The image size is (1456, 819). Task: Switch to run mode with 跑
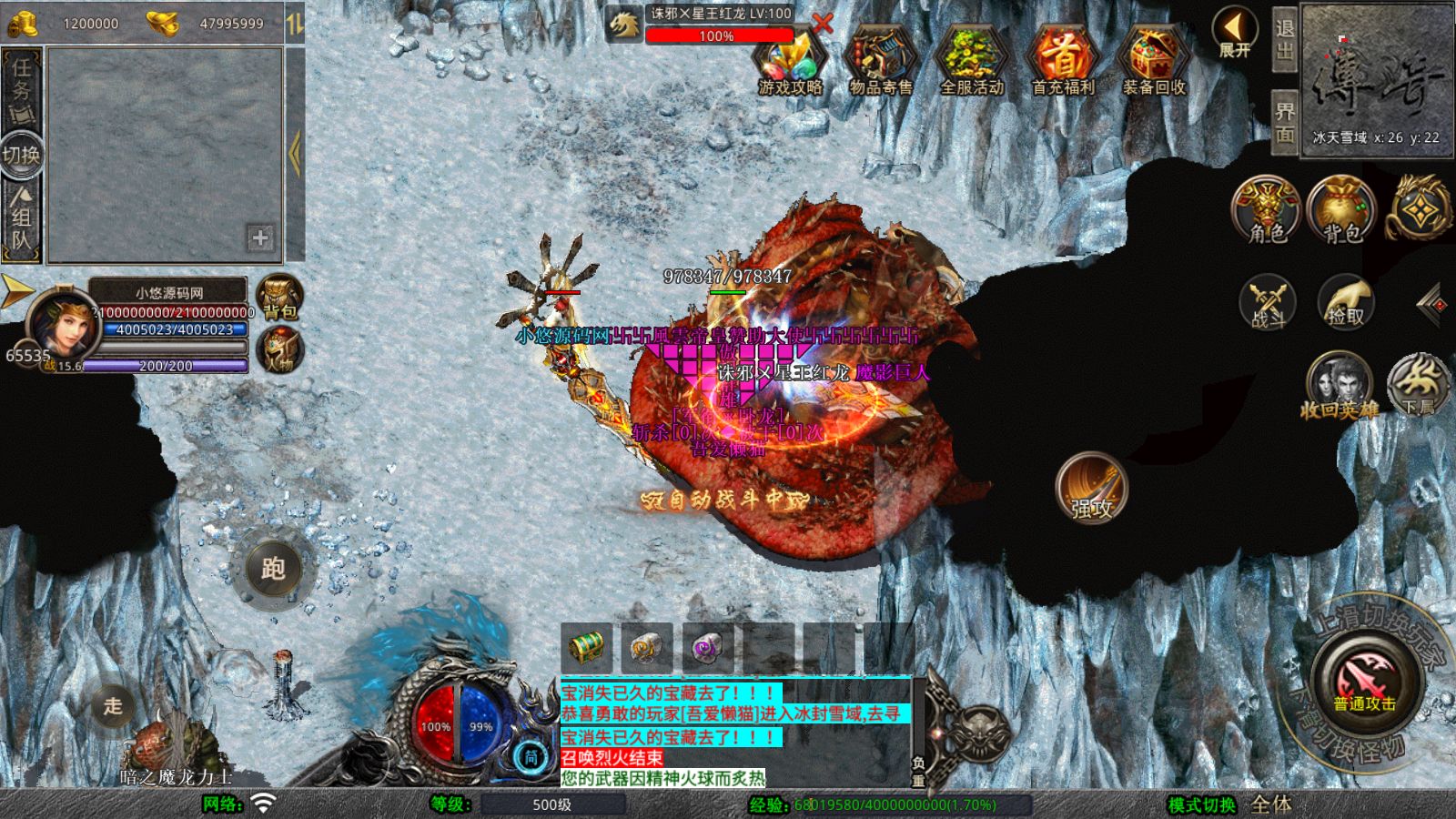273,570
